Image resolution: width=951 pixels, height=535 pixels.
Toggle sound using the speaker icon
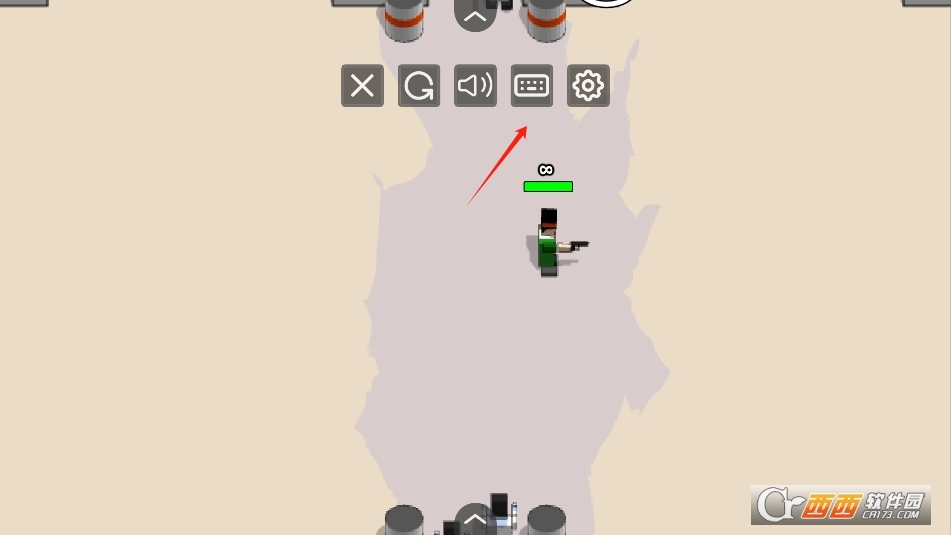coord(475,86)
